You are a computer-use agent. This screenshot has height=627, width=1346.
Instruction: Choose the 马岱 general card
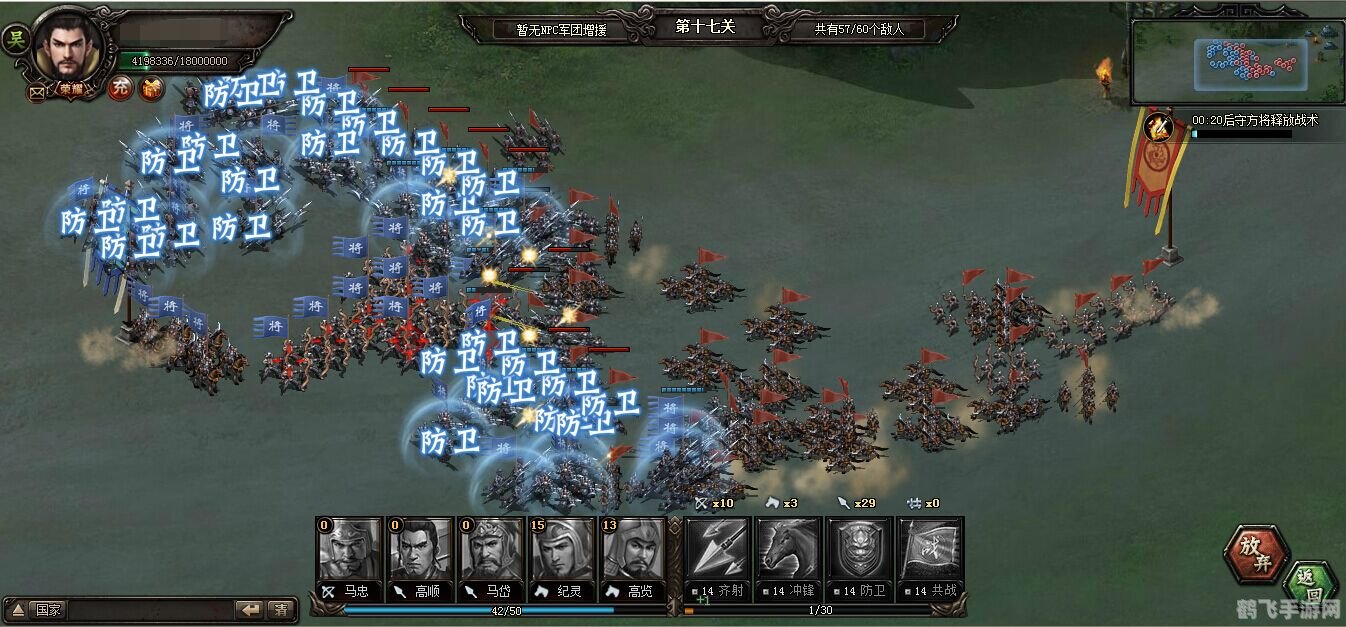491,551
